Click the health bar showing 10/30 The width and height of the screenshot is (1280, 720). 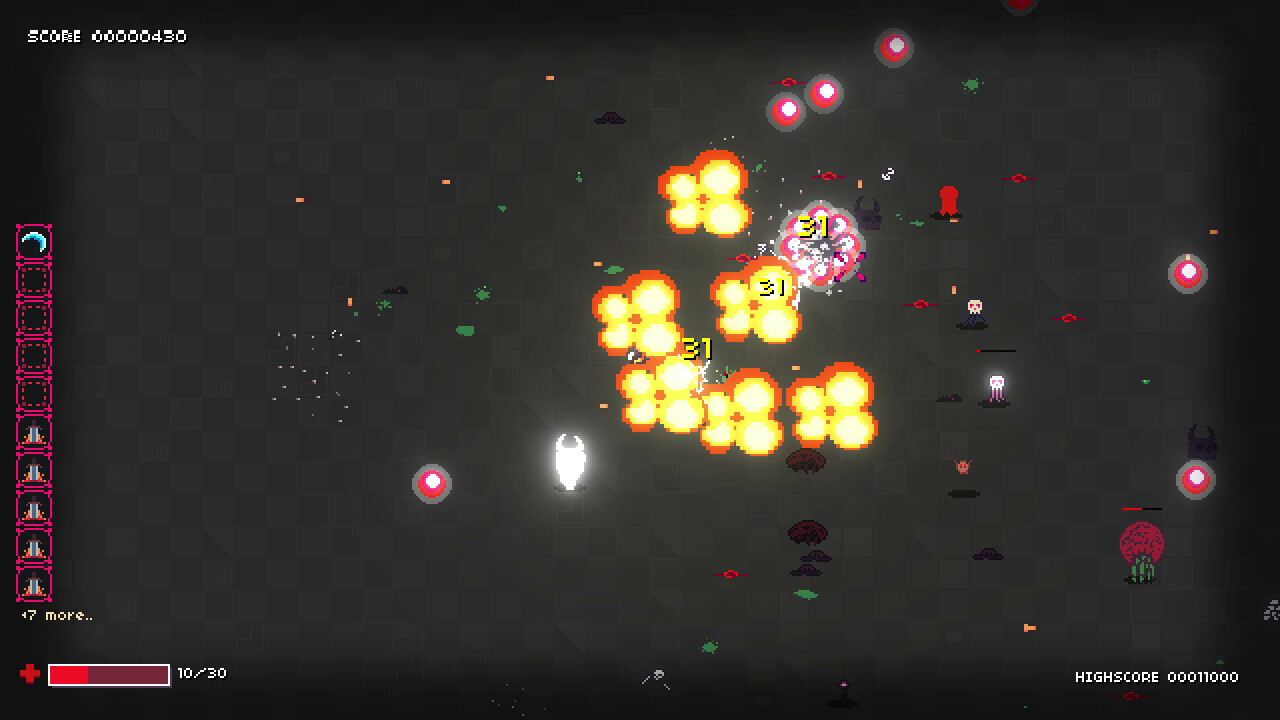109,674
